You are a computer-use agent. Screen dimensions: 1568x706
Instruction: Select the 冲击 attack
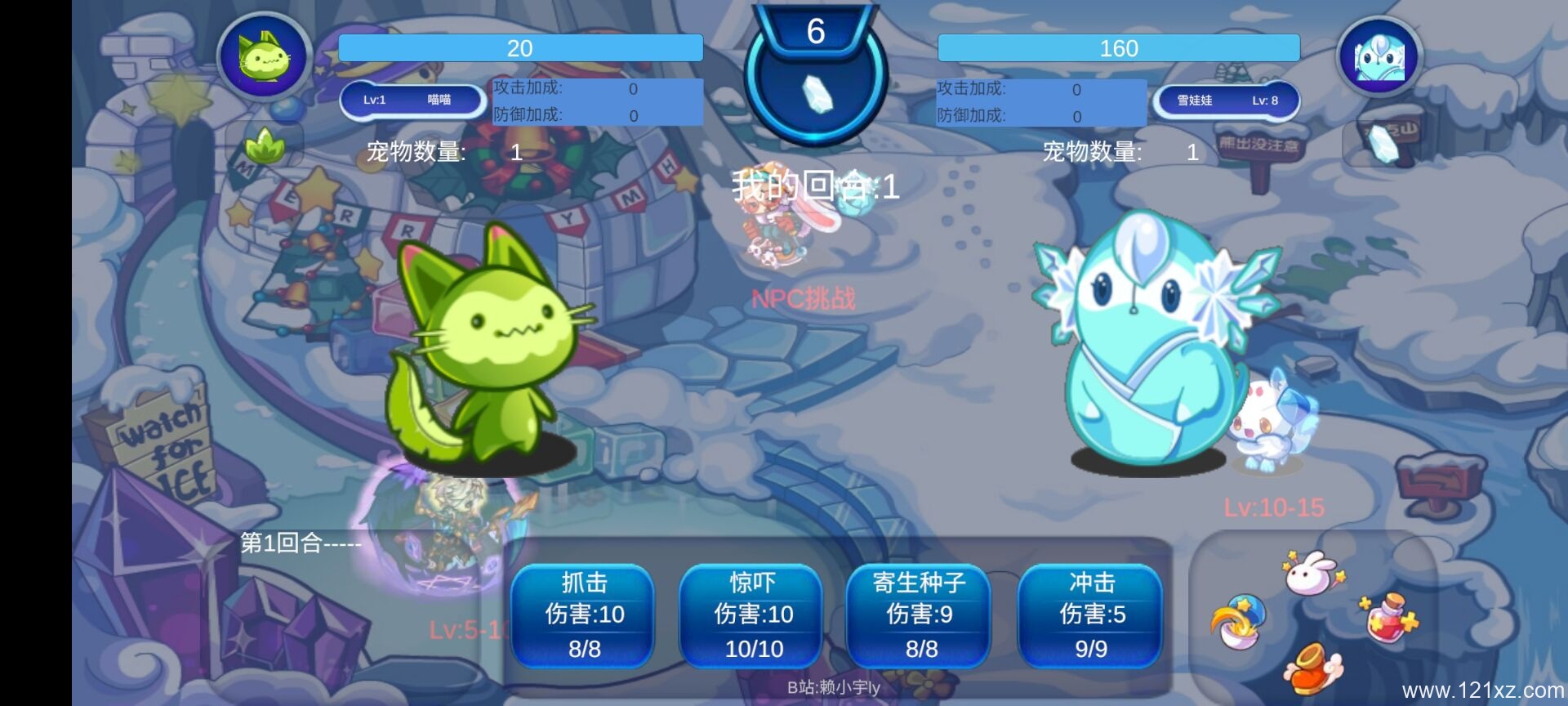1091,614
